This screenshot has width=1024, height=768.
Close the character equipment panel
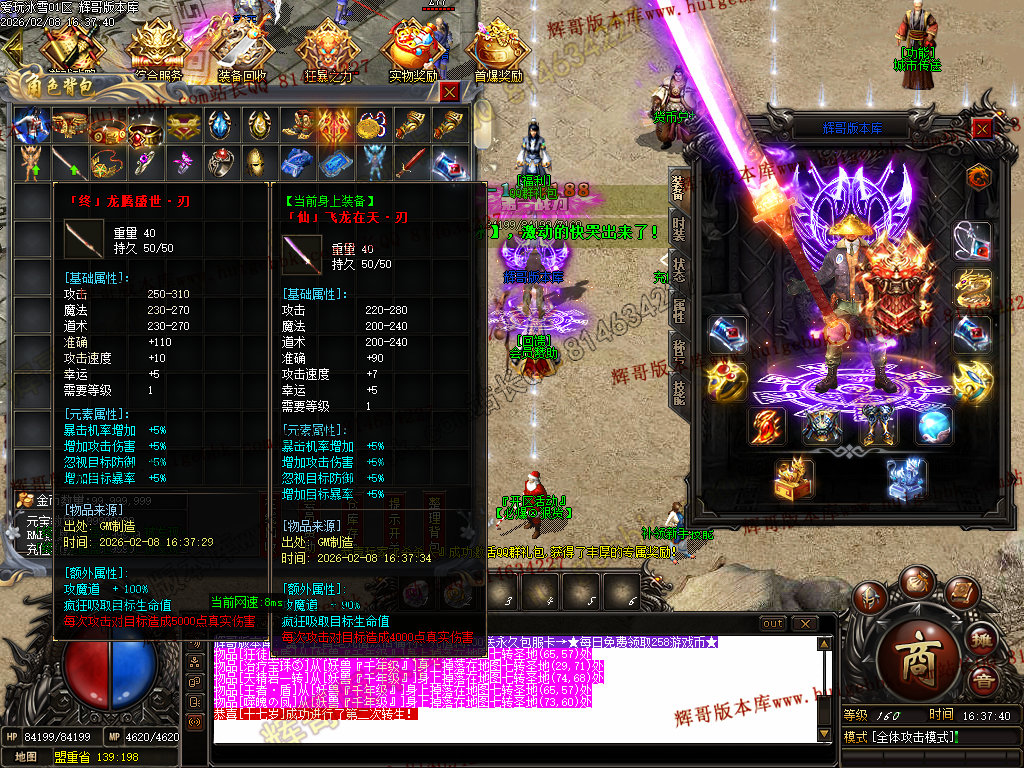(982, 128)
